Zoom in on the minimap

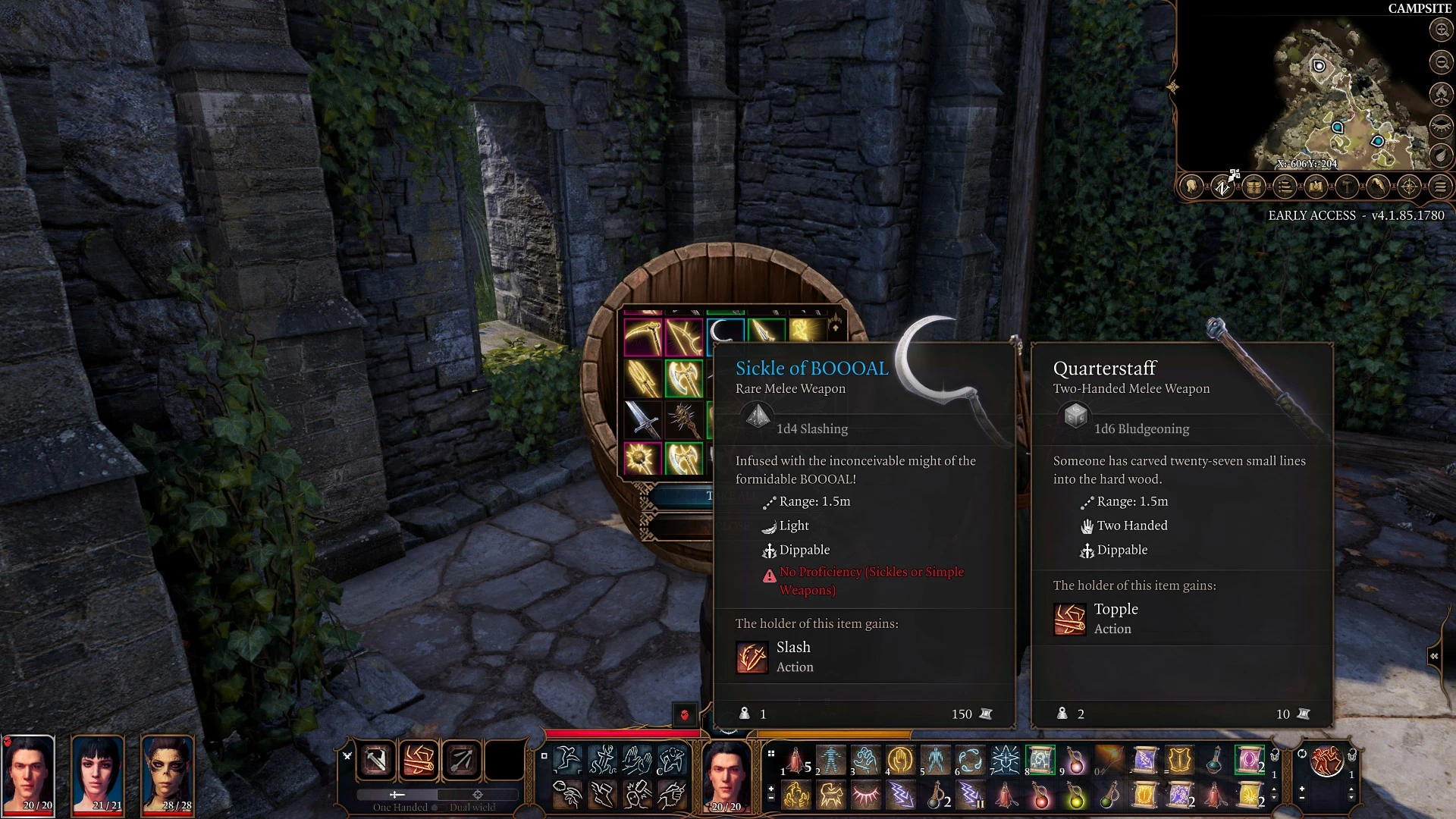tap(1440, 30)
